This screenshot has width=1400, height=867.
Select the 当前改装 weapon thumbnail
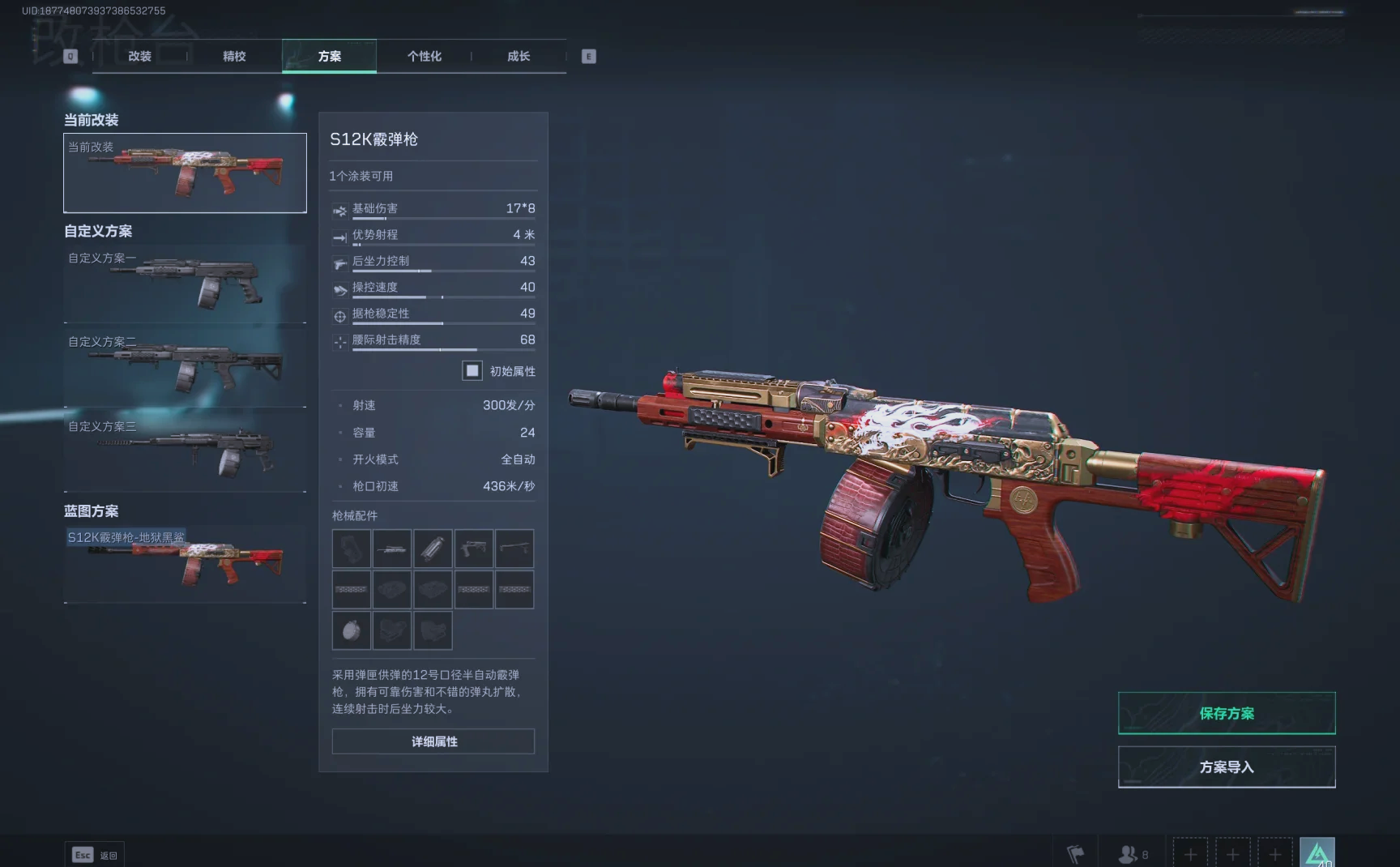[185, 173]
